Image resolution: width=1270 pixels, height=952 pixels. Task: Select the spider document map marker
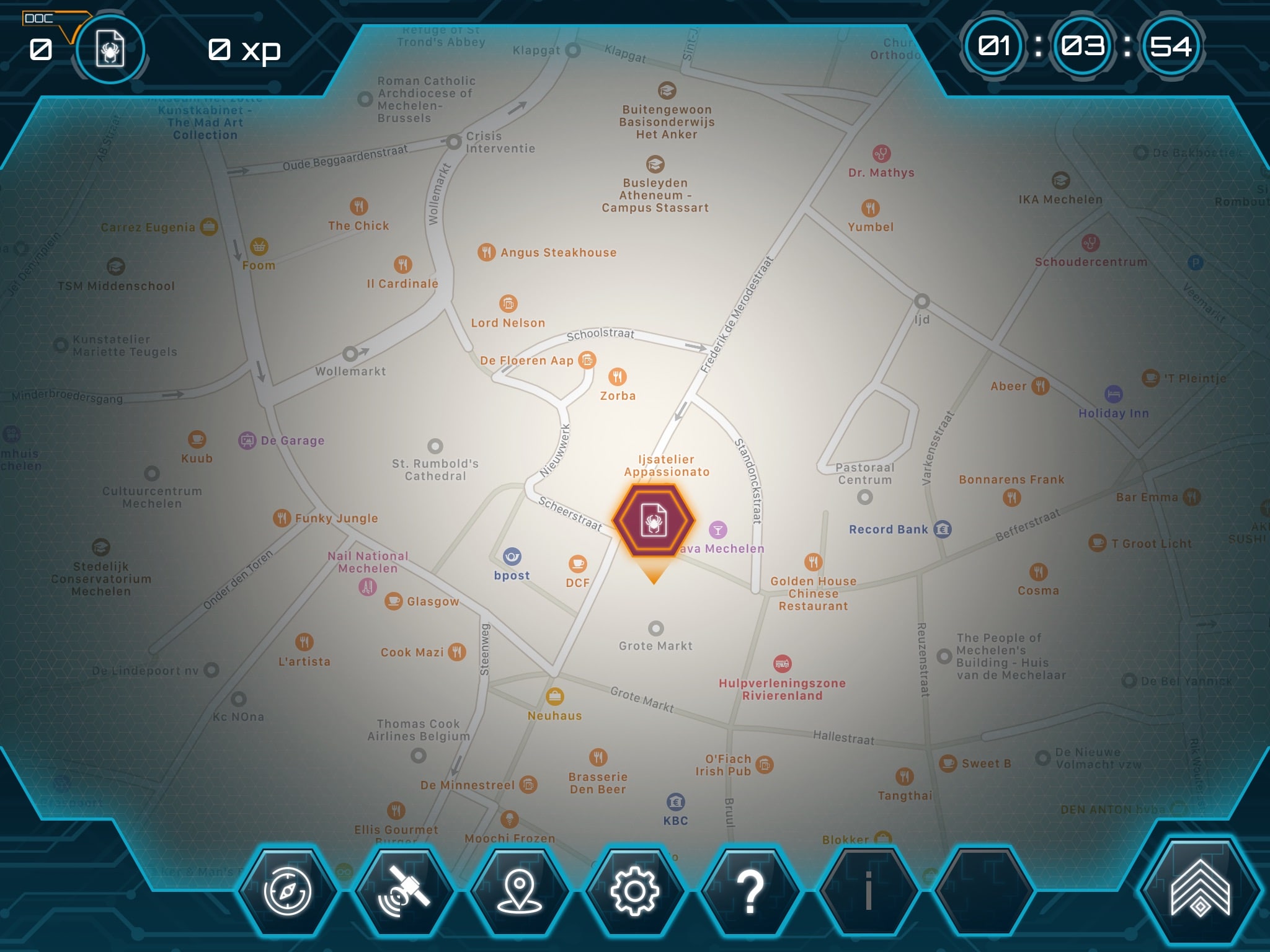click(654, 521)
